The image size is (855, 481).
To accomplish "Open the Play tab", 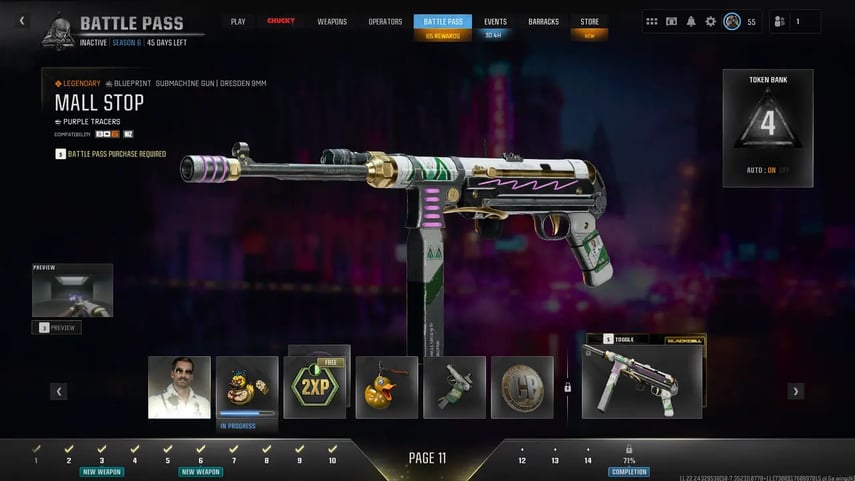I will (238, 21).
